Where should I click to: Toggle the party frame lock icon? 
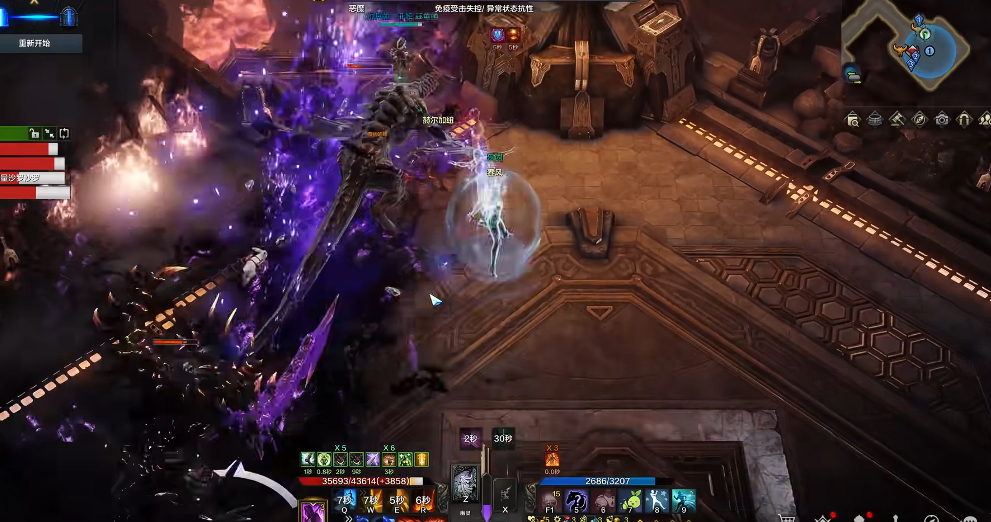click(x=34, y=133)
